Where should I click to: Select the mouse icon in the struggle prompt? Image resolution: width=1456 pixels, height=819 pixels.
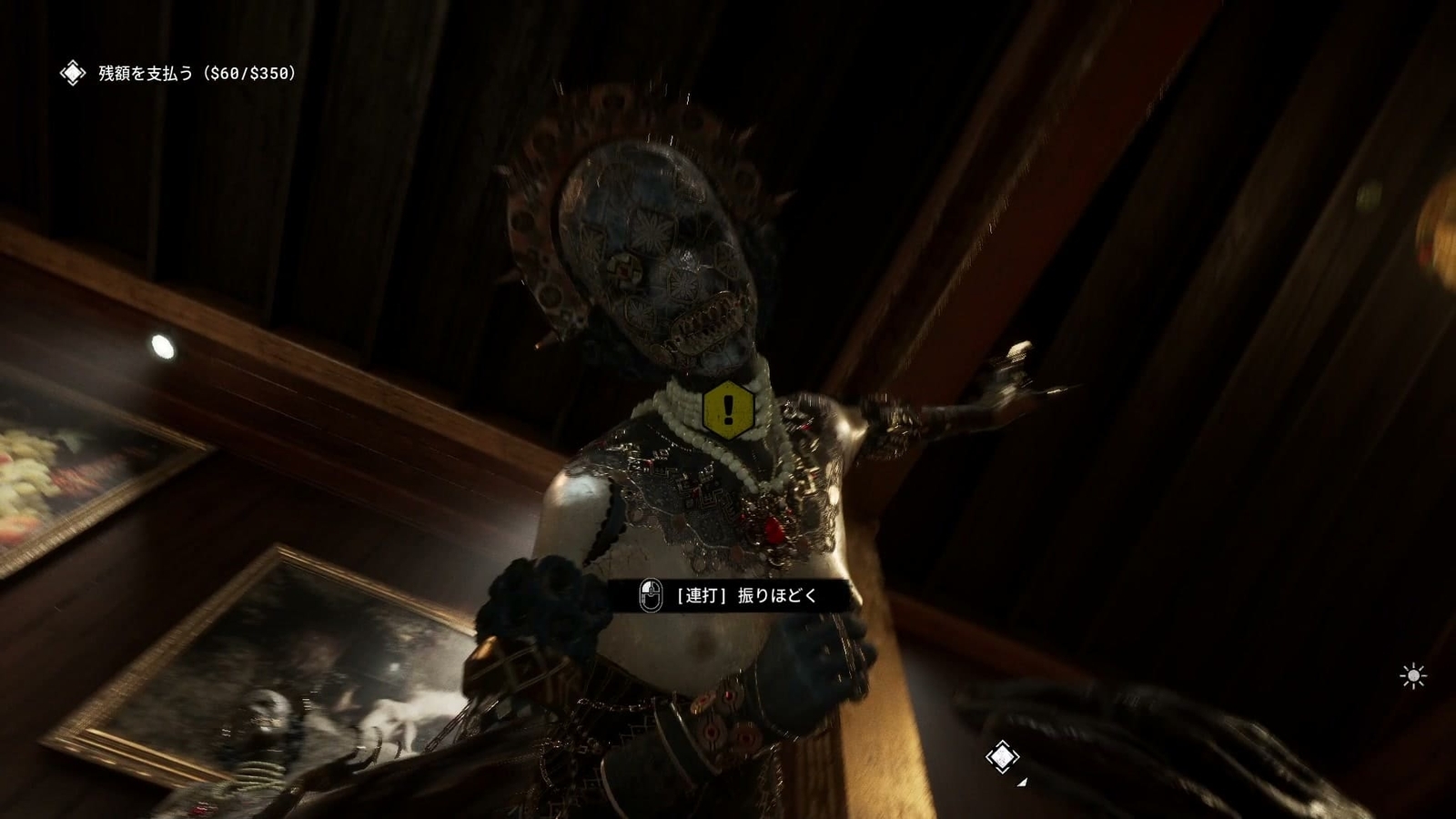pyautogui.click(x=650, y=597)
